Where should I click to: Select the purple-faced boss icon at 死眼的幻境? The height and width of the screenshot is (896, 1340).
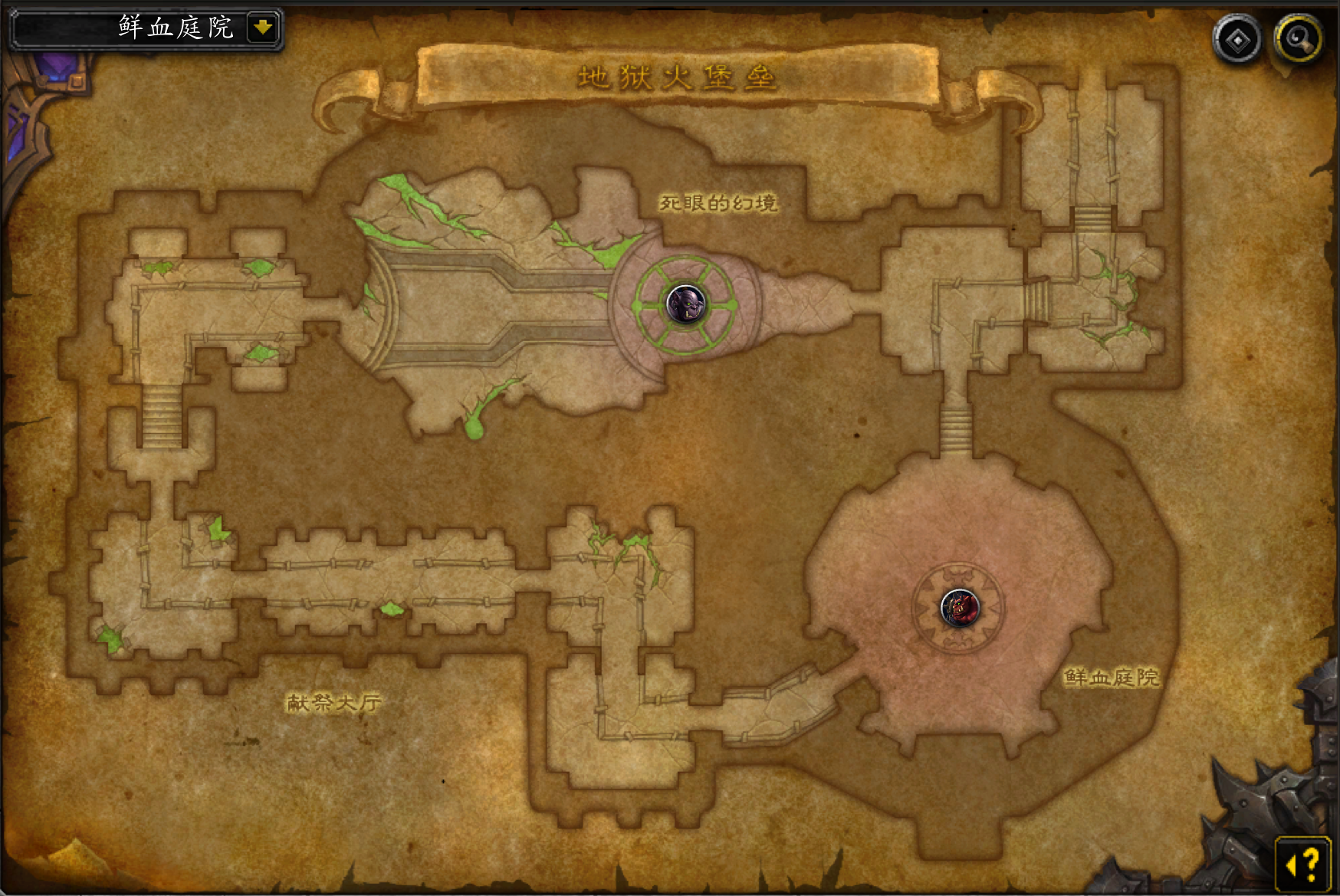685,304
